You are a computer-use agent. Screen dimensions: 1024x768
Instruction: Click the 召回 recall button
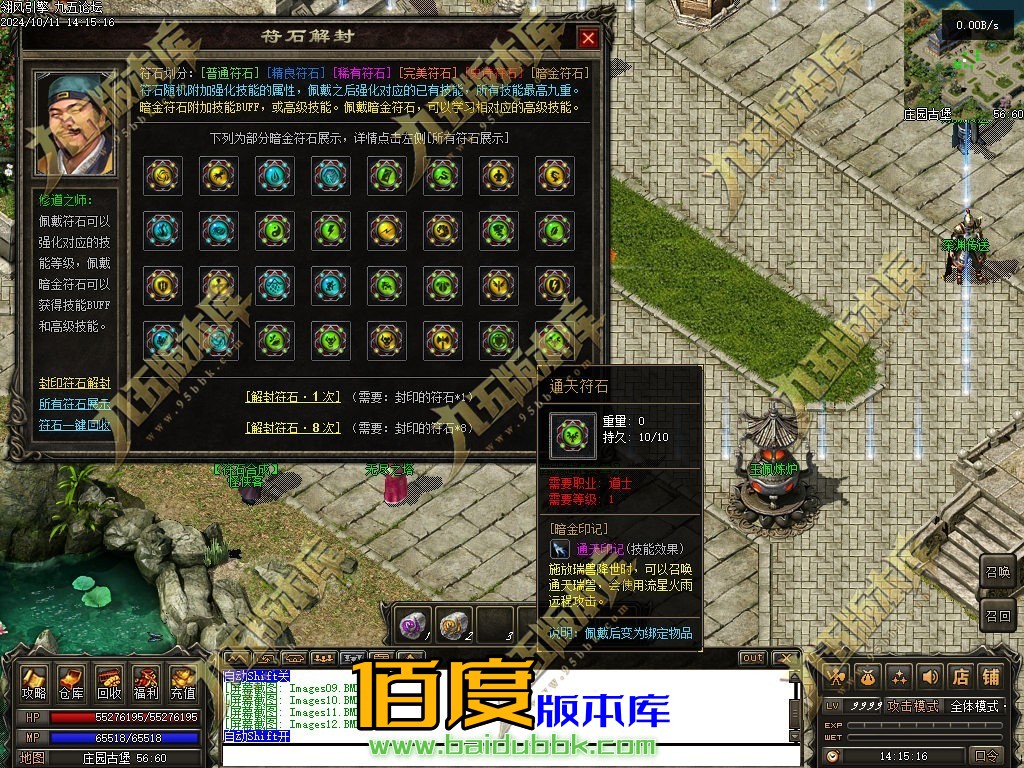[x=998, y=615]
